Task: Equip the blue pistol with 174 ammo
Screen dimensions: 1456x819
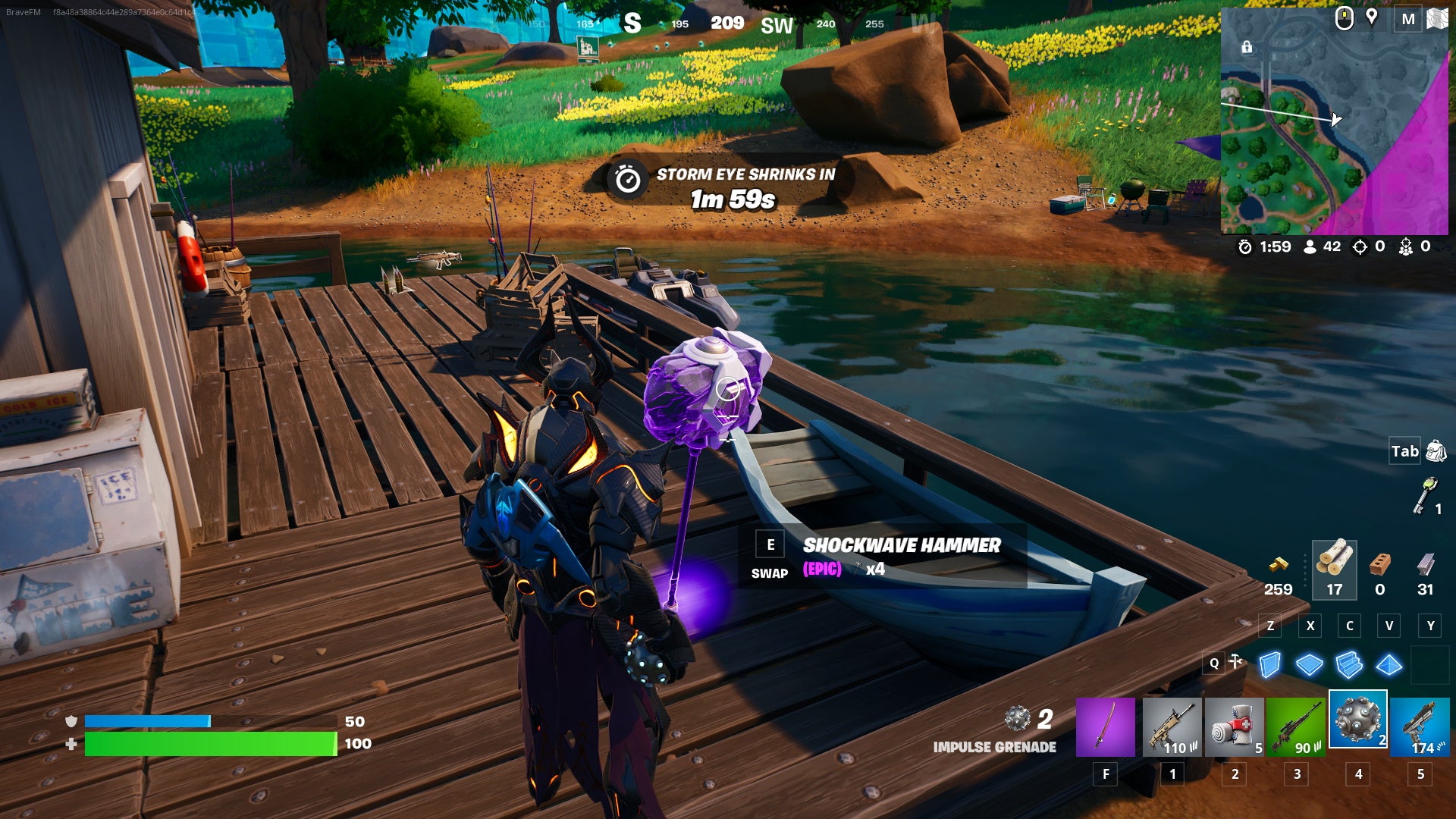Action: click(1420, 727)
